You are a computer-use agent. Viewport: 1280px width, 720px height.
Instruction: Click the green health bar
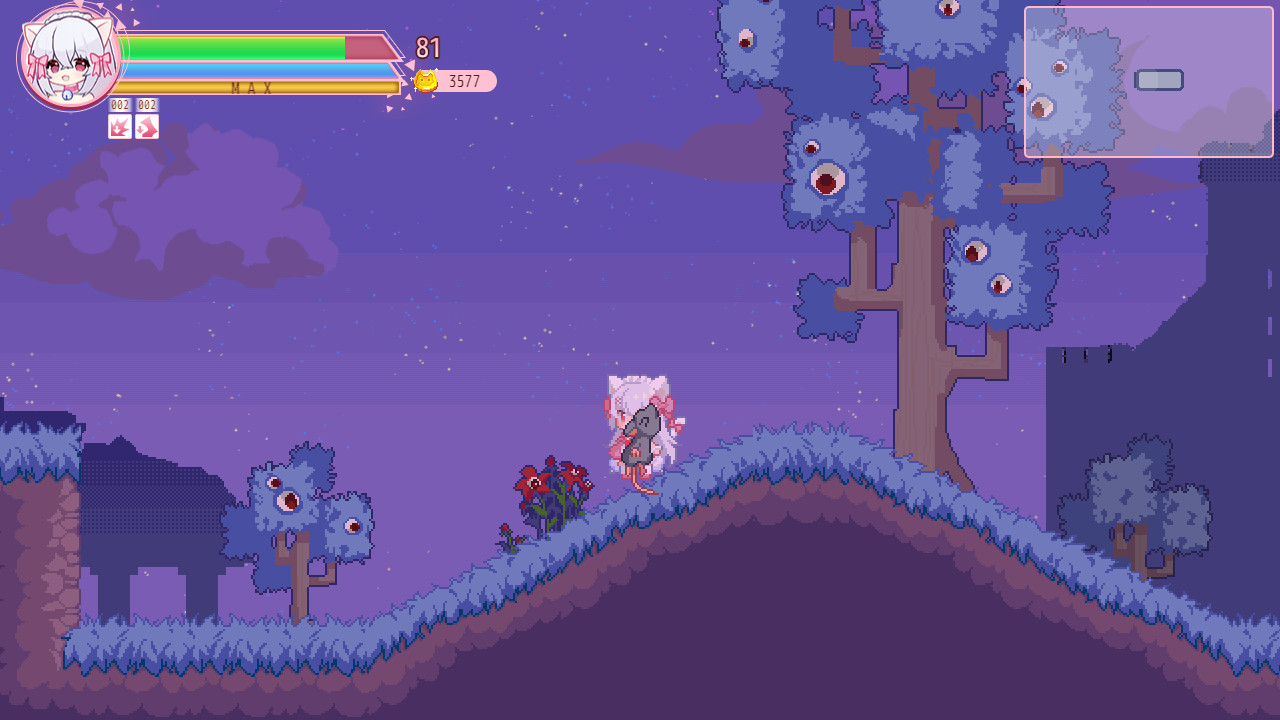(x=240, y=46)
